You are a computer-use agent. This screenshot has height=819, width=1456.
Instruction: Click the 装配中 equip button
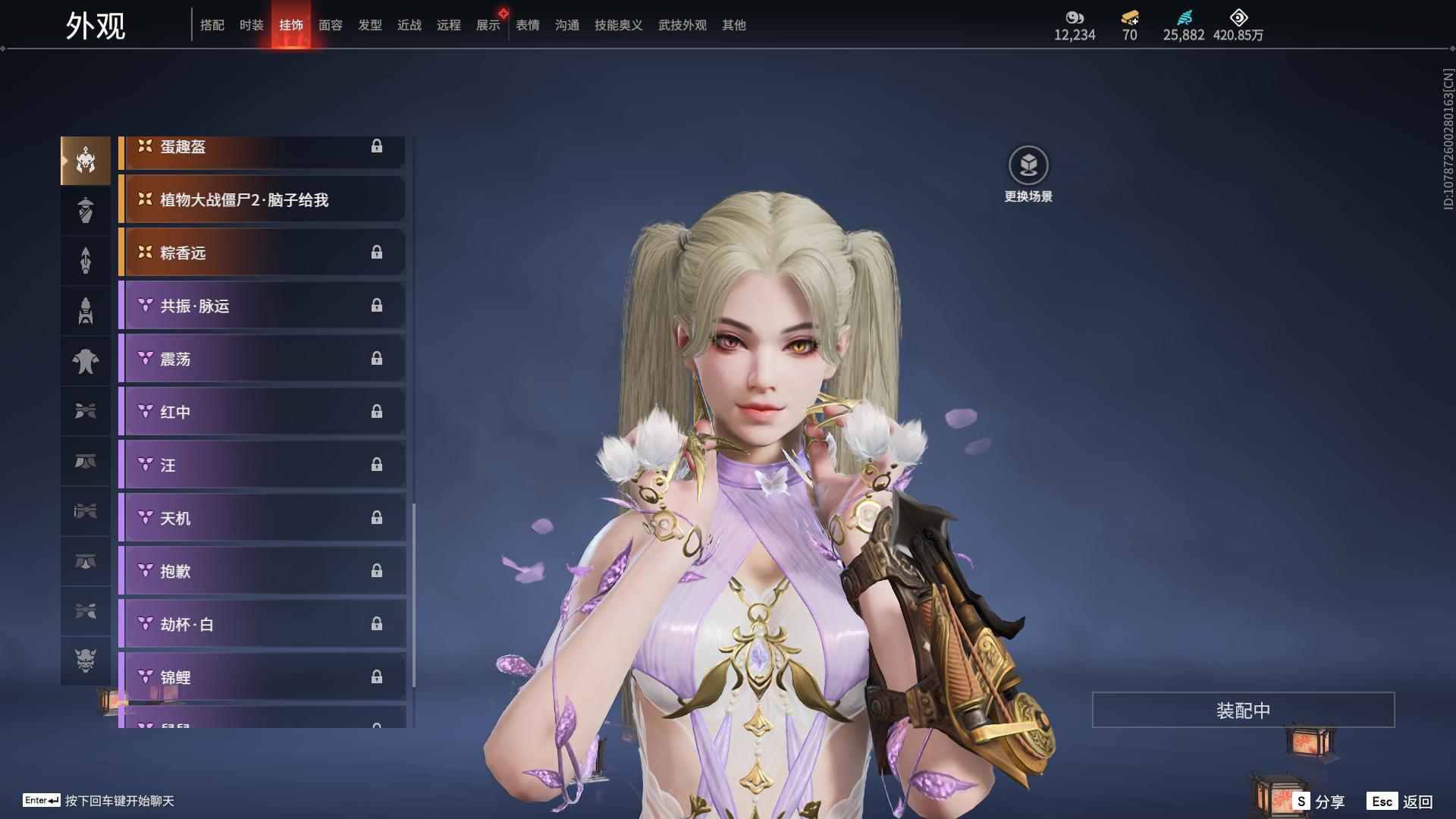1243,711
